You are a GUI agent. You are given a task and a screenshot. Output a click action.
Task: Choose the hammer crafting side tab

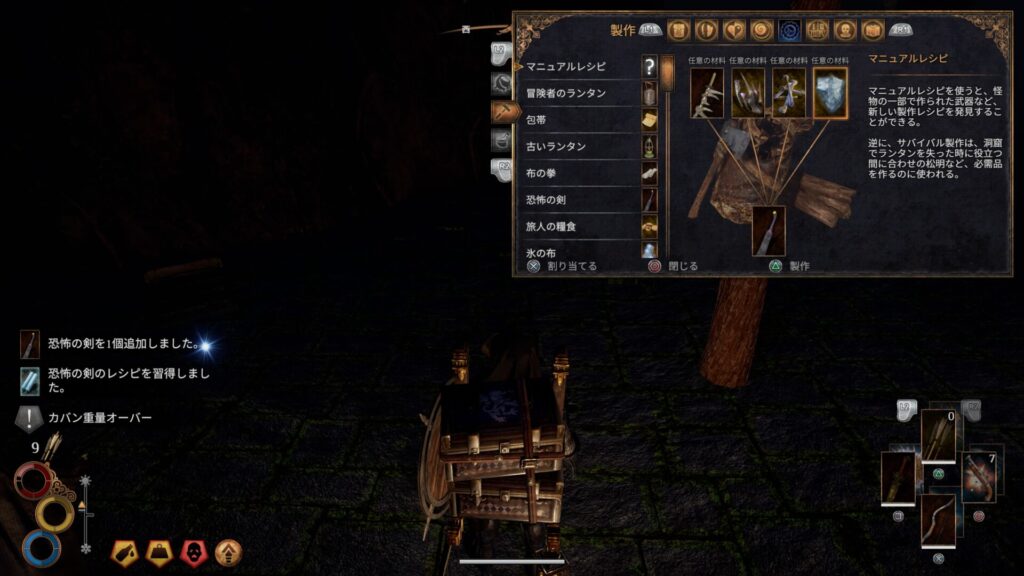tap(504, 112)
